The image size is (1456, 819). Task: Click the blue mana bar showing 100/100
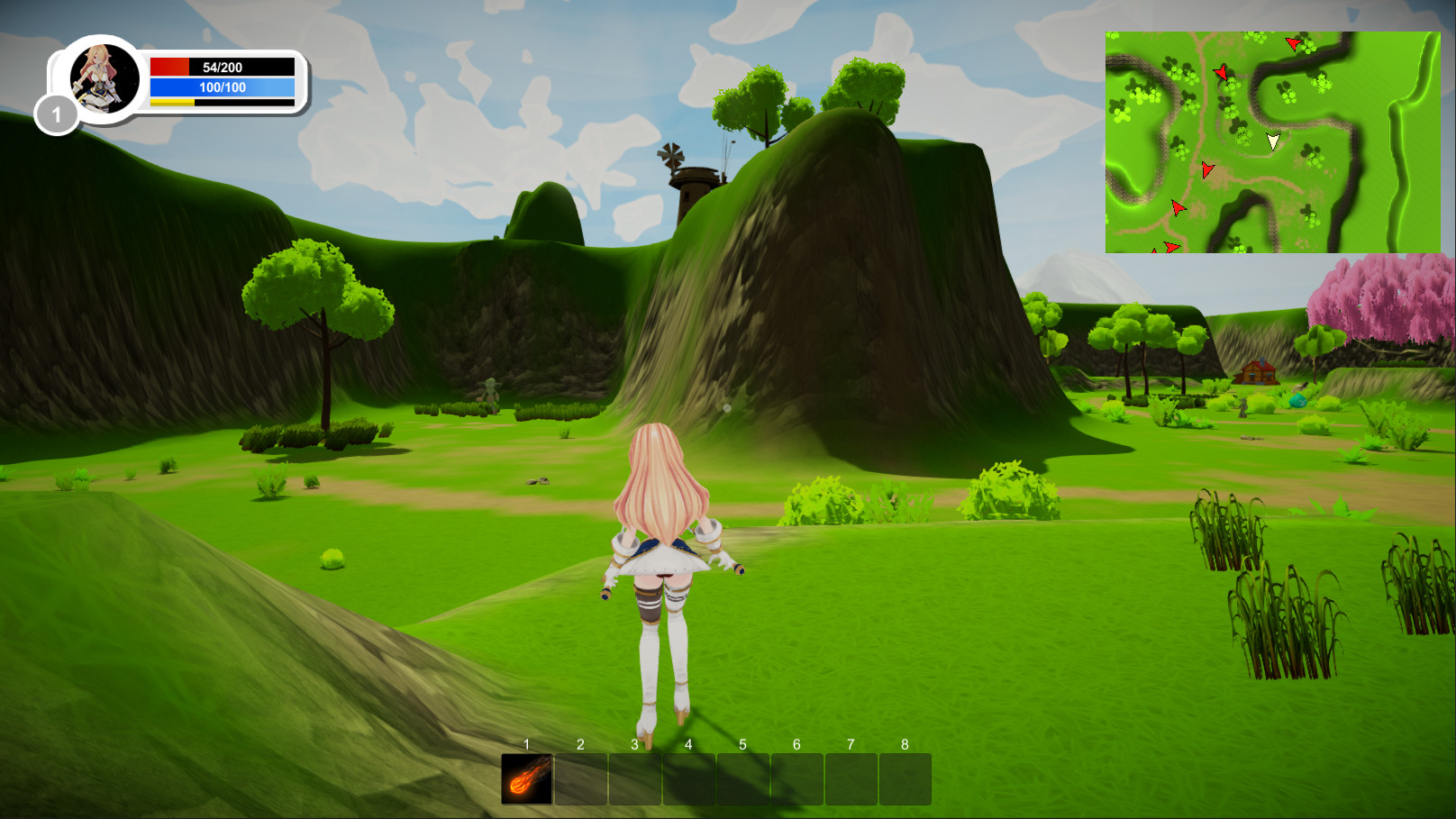221,87
